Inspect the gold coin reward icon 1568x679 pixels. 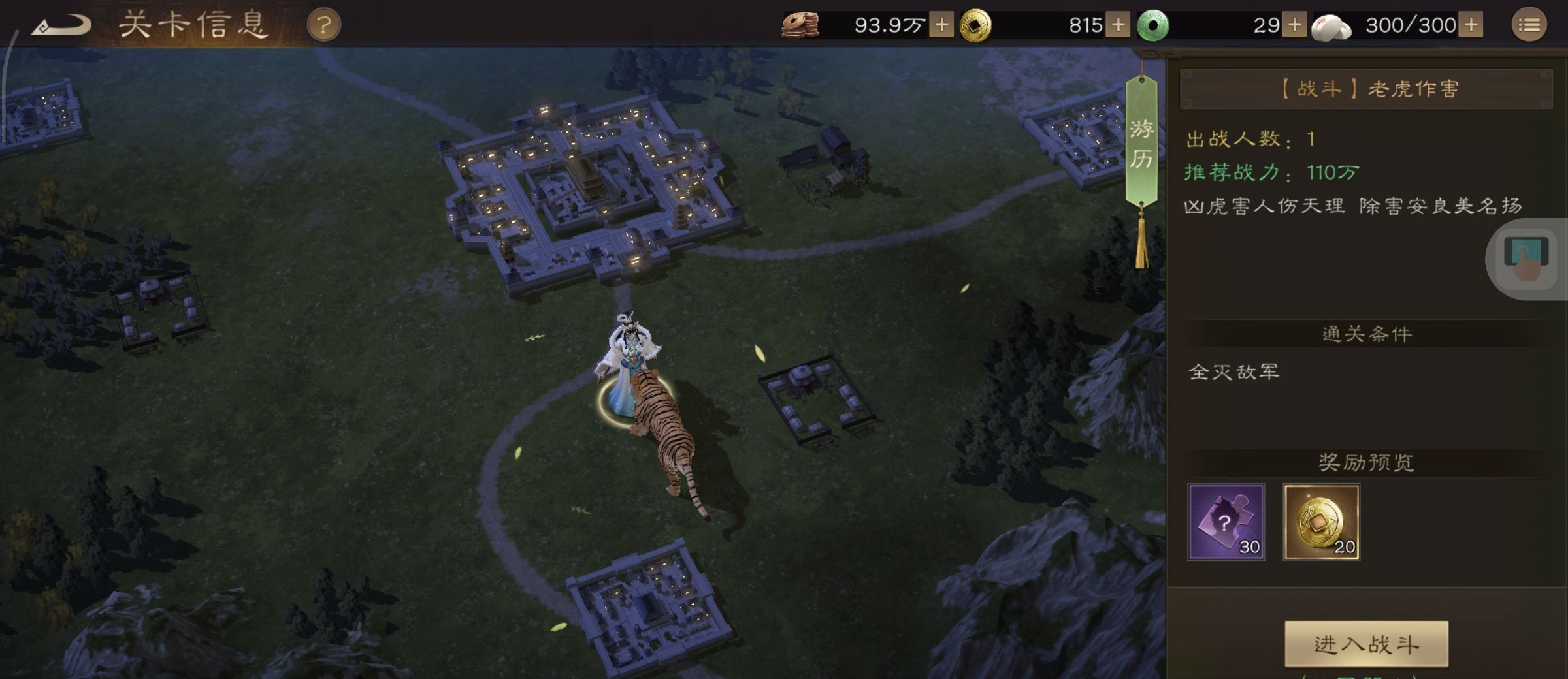1321,522
